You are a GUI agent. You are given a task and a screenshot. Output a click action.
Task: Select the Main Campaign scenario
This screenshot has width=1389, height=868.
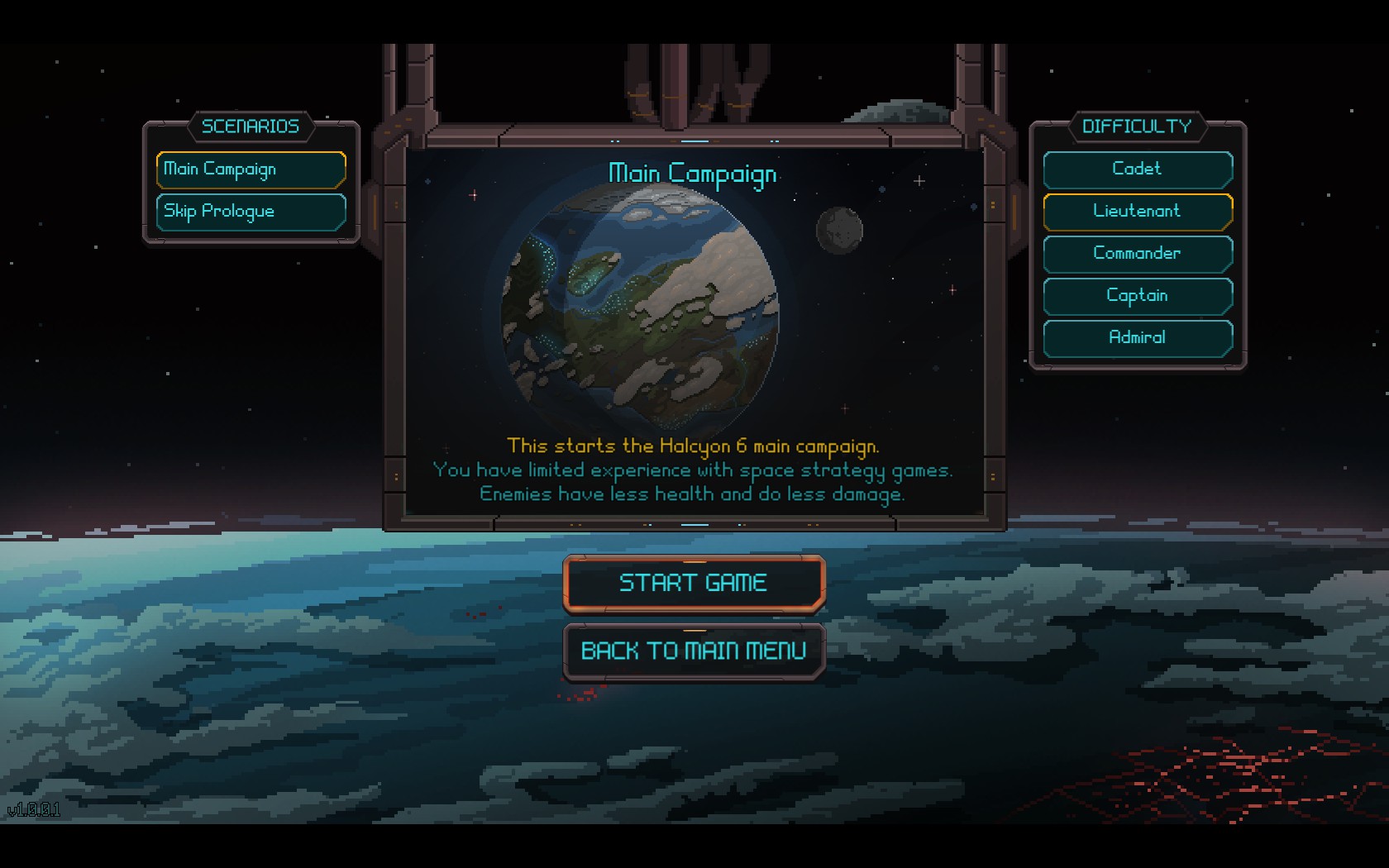251,169
